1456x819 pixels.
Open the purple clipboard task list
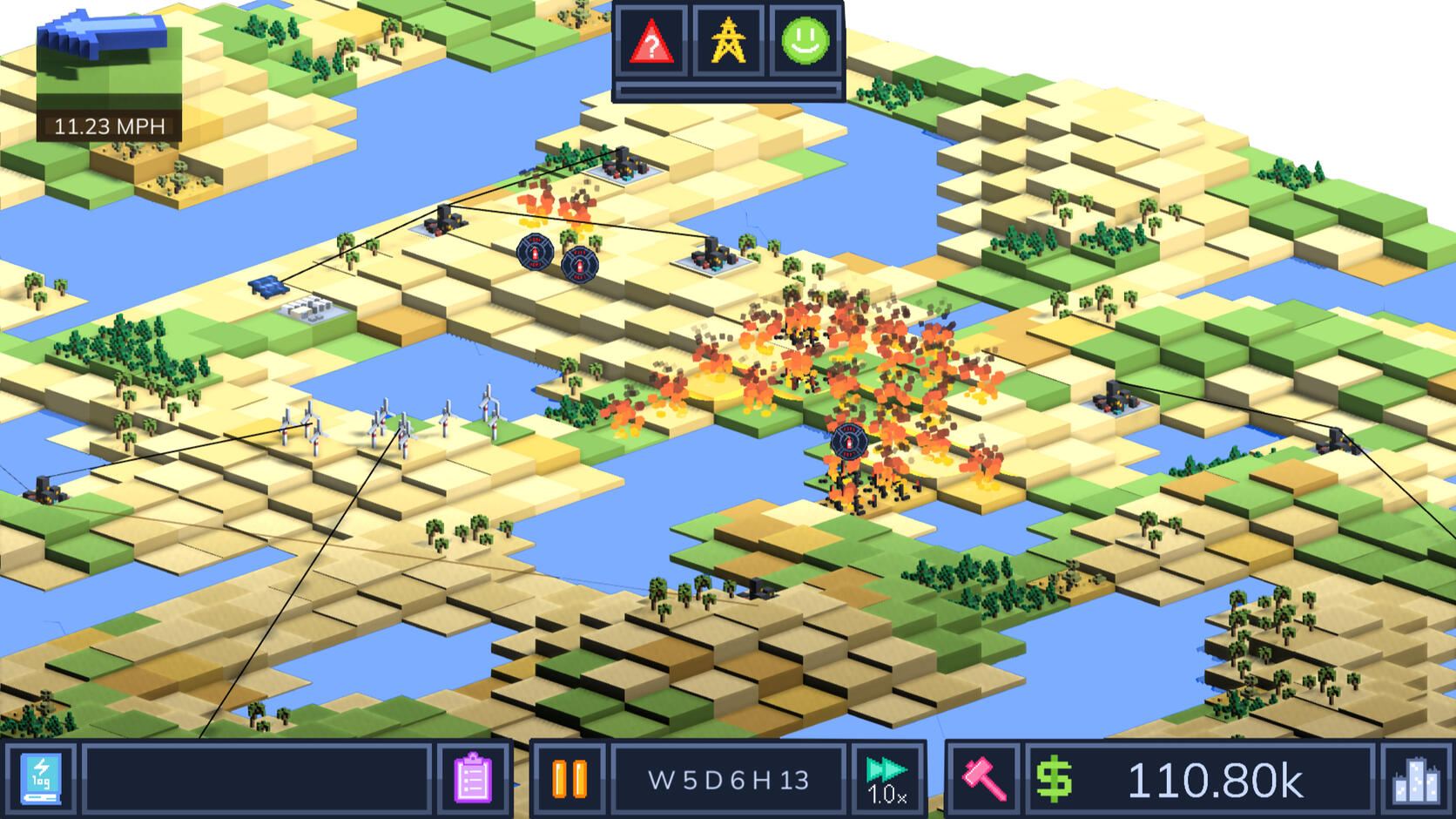[x=473, y=779]
